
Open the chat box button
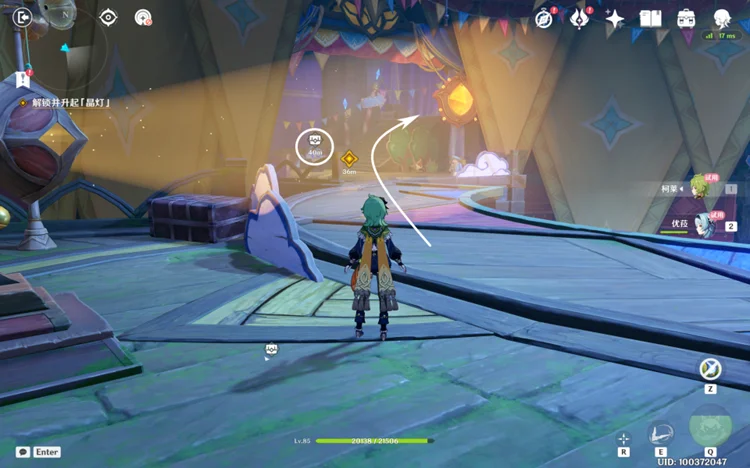tap(23, 452)
